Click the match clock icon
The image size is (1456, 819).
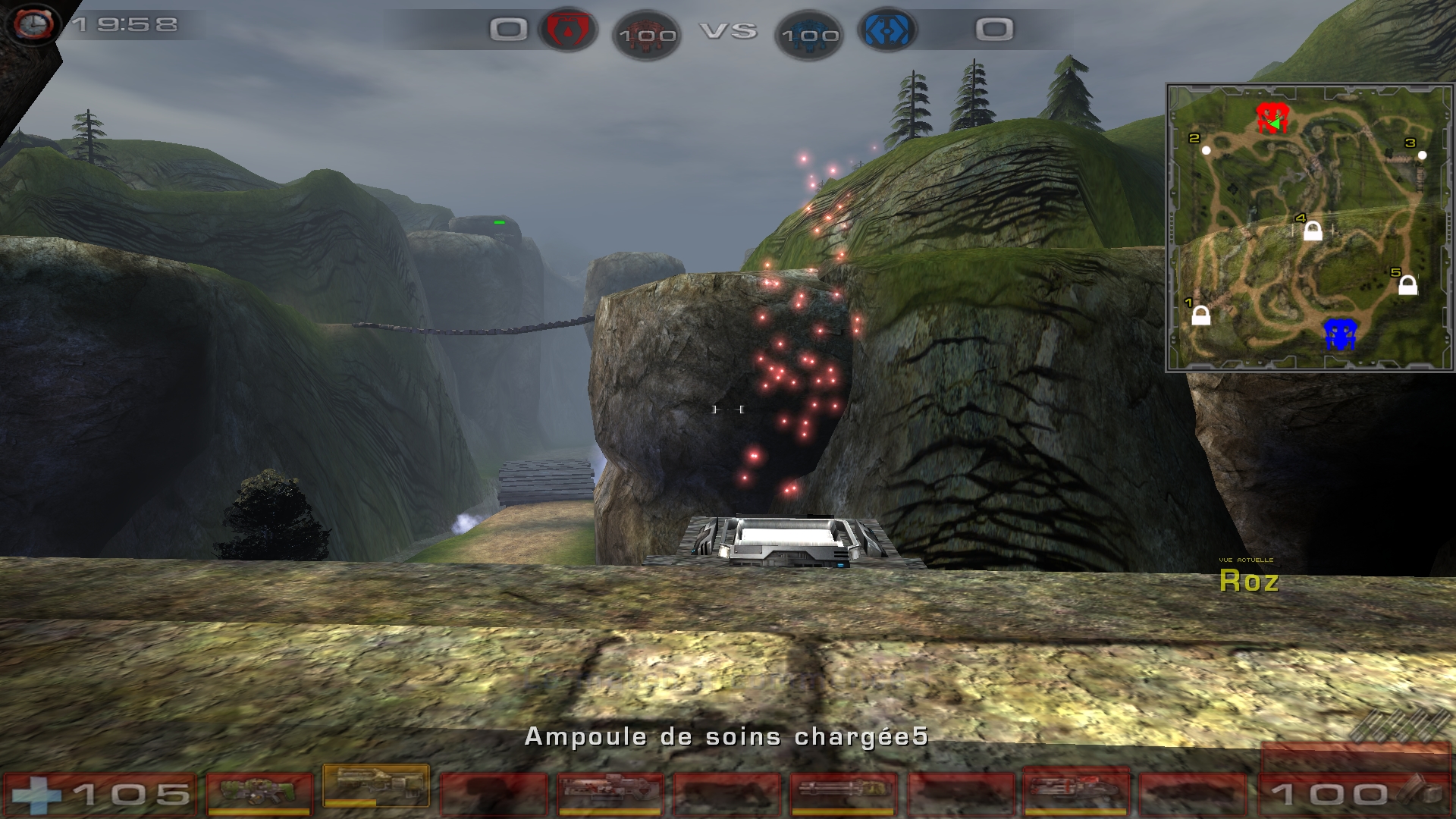click(33, 24)
